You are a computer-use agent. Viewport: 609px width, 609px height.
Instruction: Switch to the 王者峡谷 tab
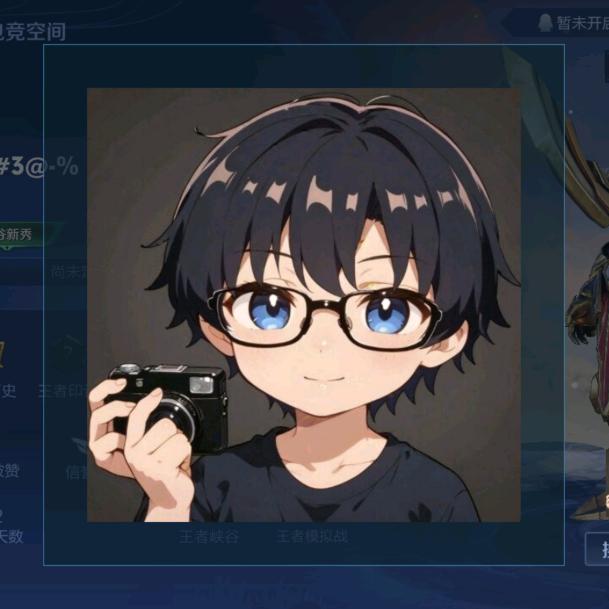coord(209,537)
